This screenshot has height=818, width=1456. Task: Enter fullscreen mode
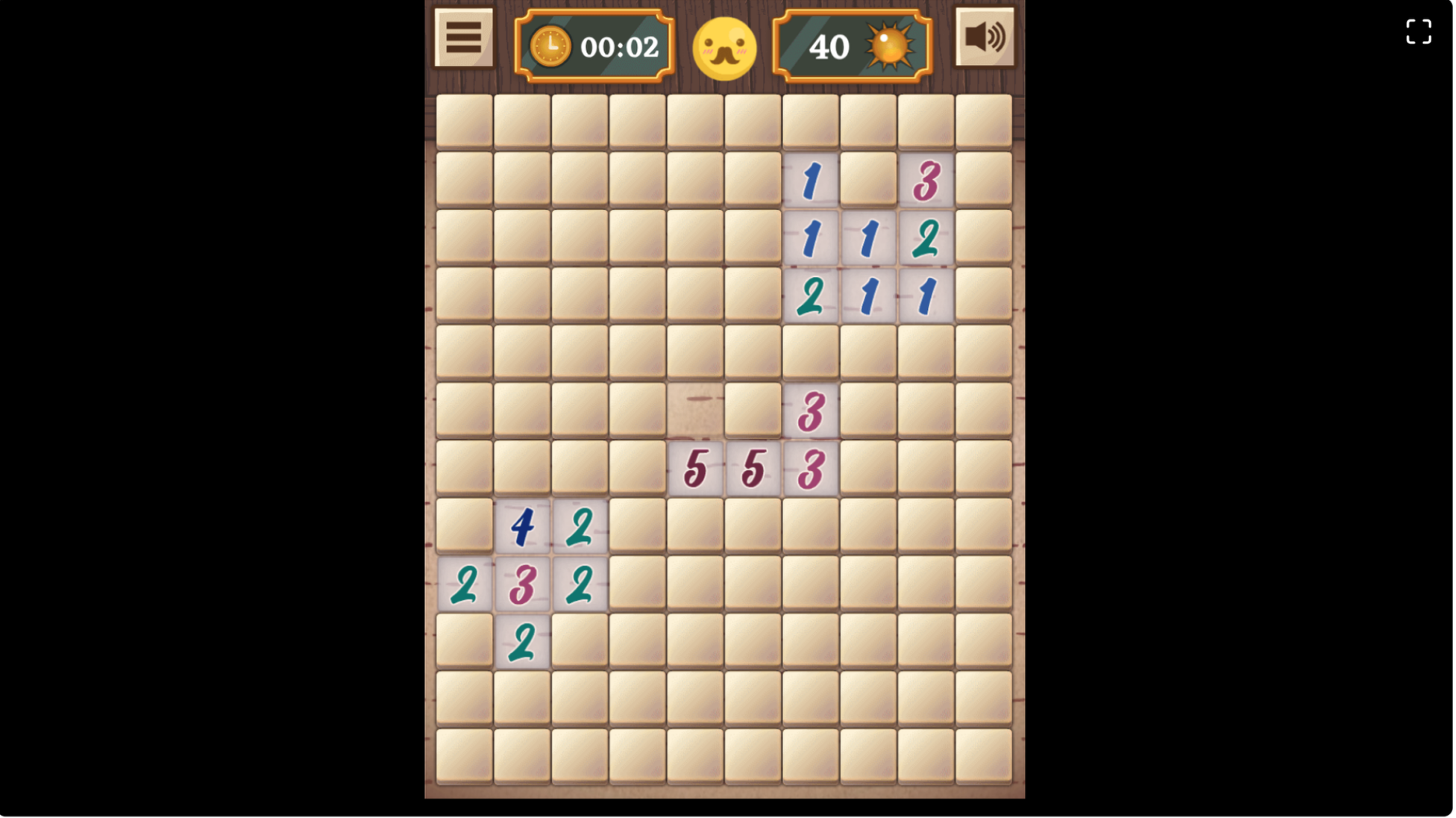point(1419,32)
